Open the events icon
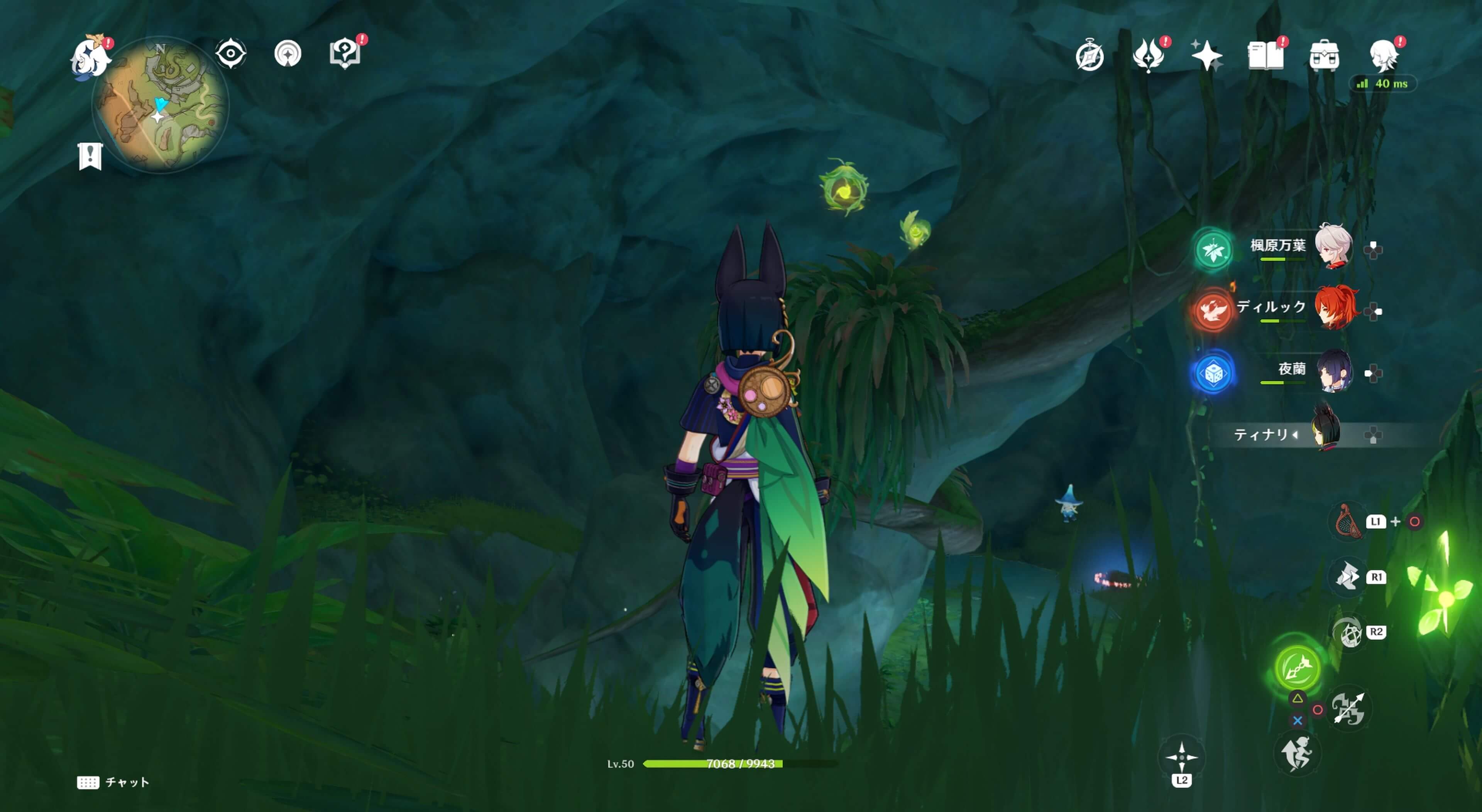The height and width of the screenshot is (812, 1482). point(1148,56)
